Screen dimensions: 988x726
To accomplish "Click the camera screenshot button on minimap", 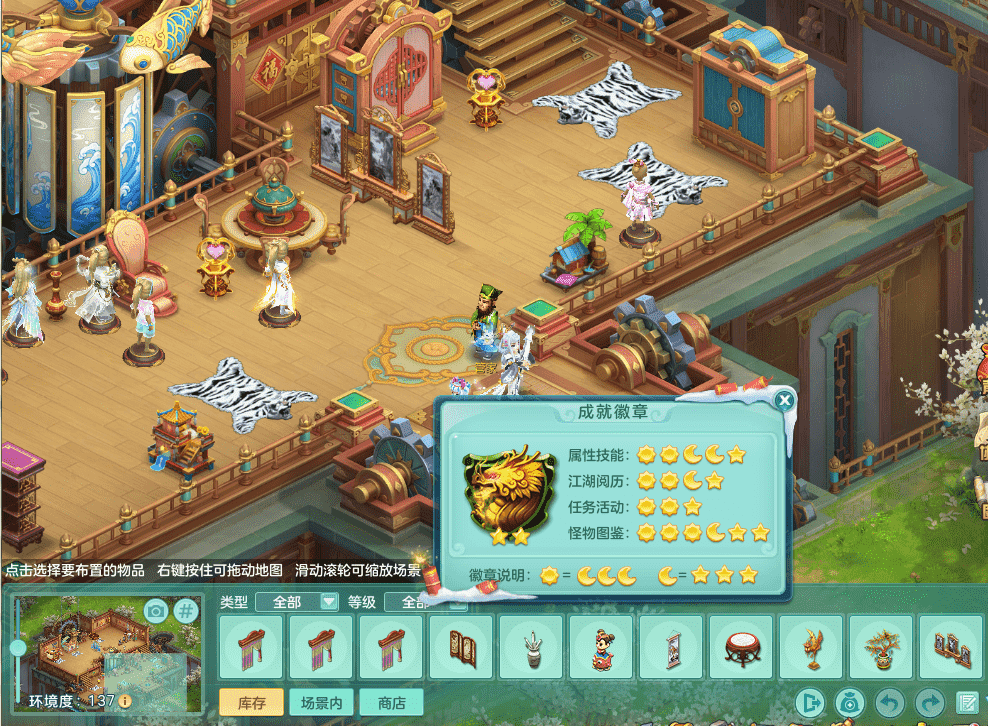I will (x=155, y=610).
